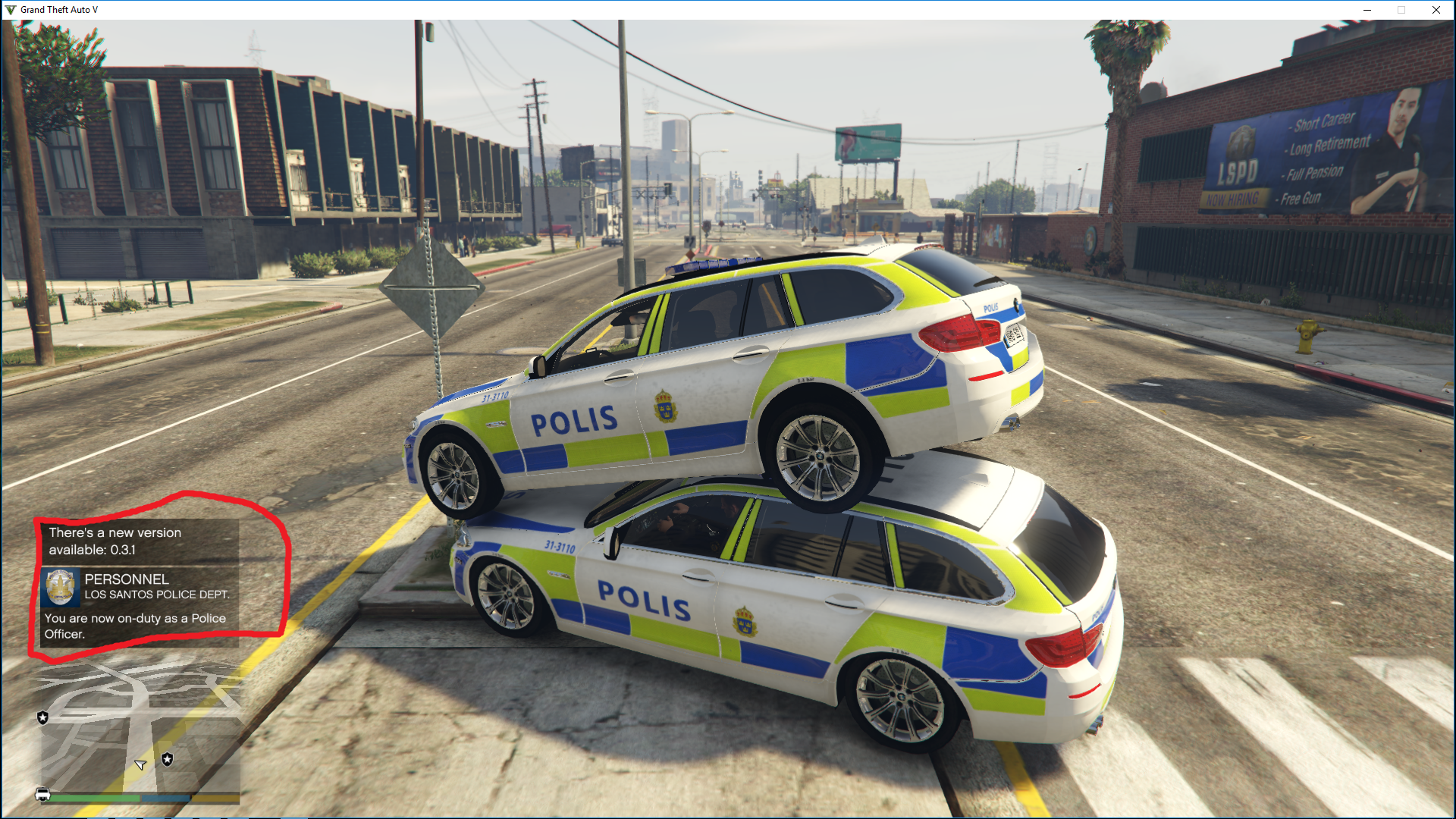This screenshot has height=819, width=1456.
Task: Click the LSPD badge icon in notification
Action: coord(61,587)
